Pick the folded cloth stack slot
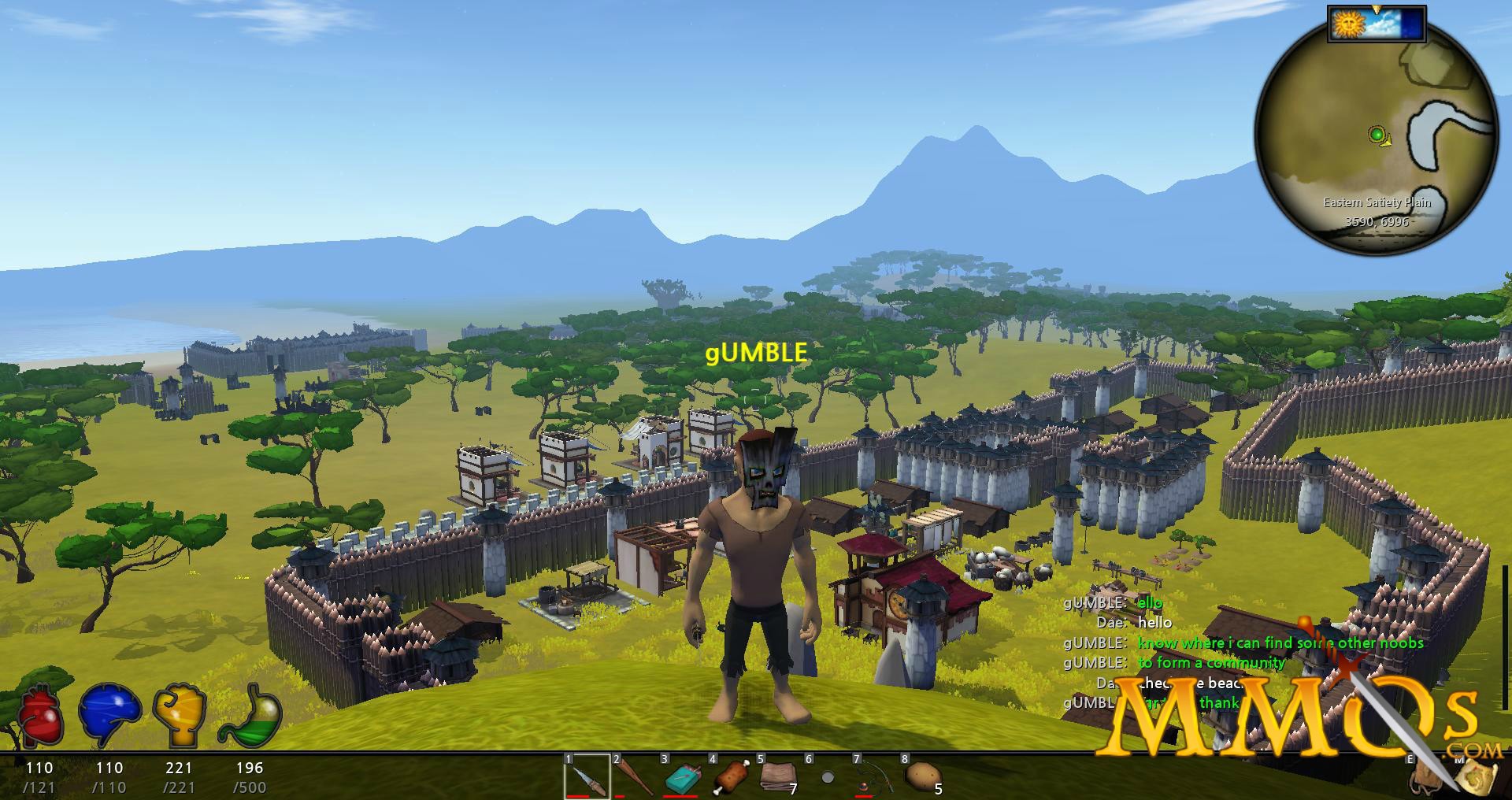 [778, 777]
